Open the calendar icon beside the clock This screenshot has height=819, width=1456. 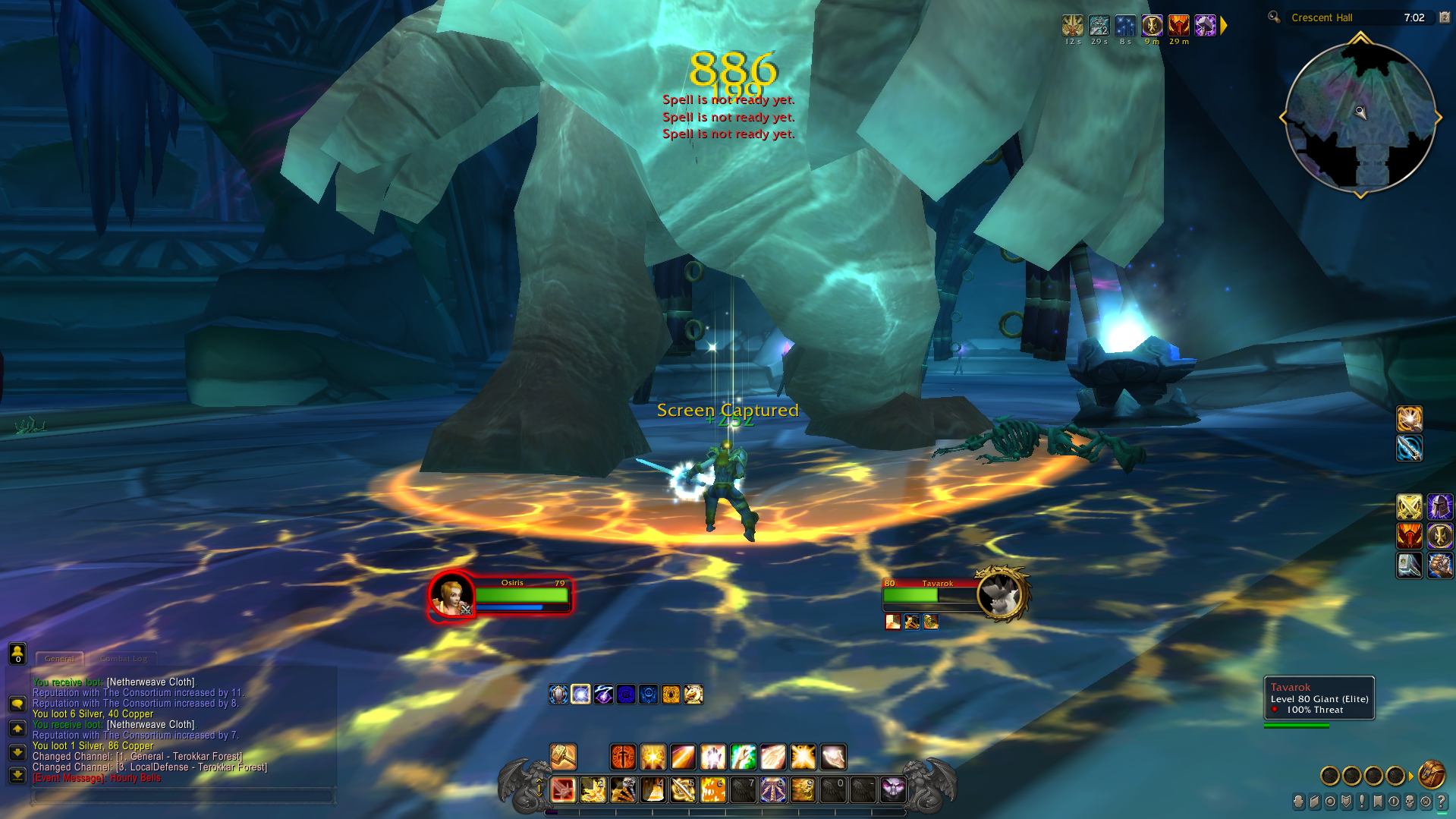[x=1445, y=17]
